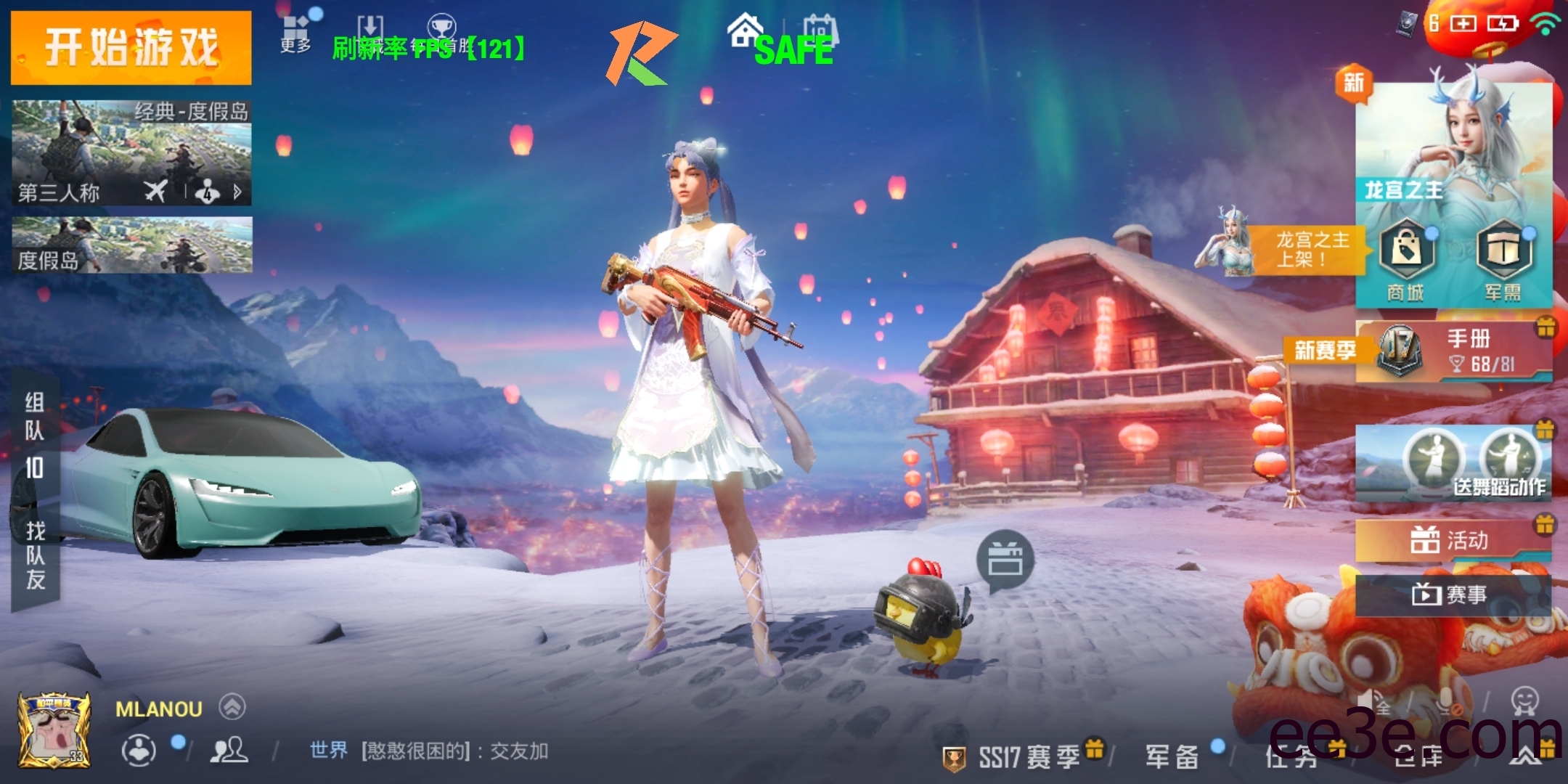Open the 赛事 esports panel
The width and height of the screenshot is (1568, 784).
coord(1452,594)
